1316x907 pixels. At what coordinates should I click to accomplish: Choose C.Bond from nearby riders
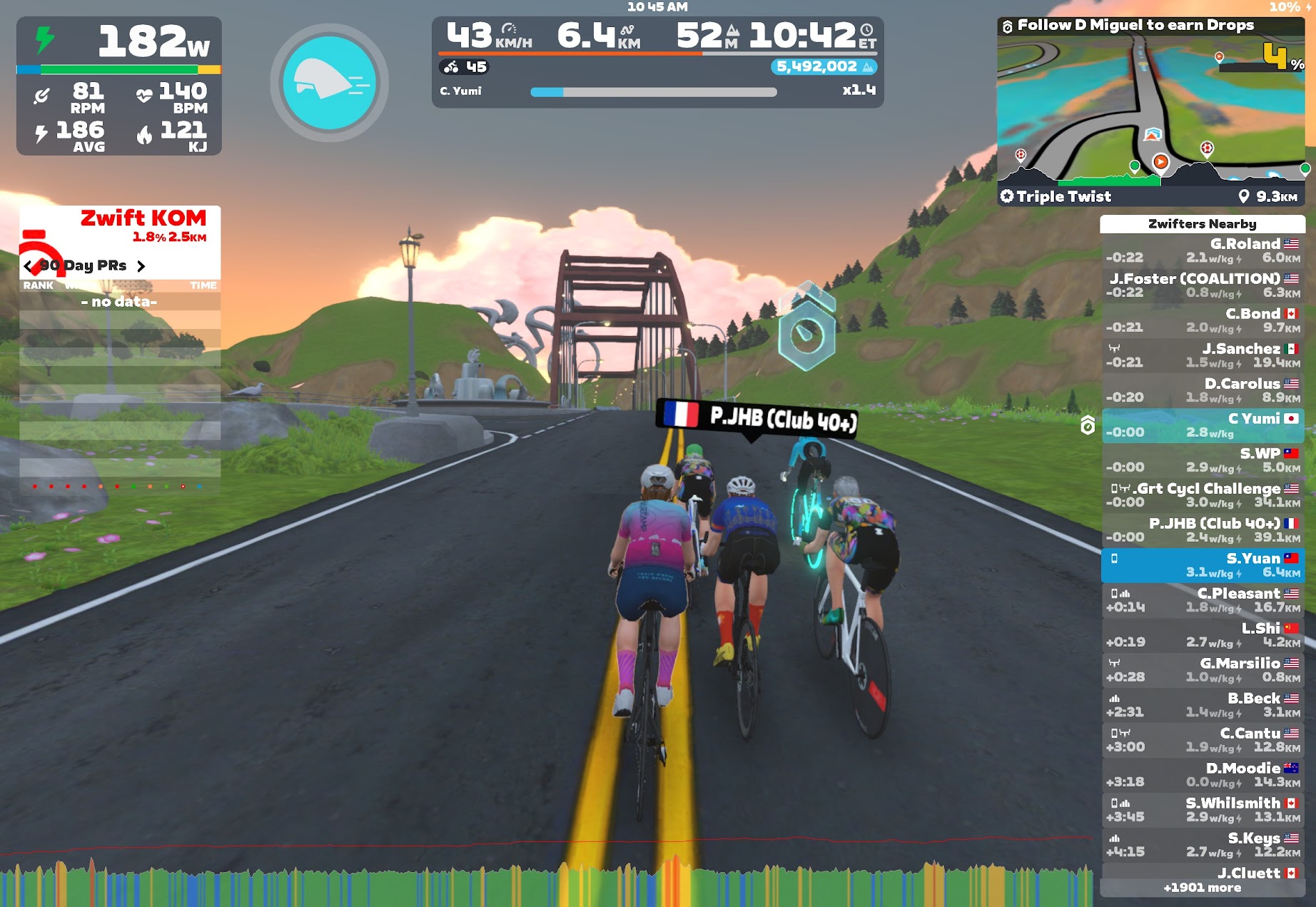coord(1203,320)
